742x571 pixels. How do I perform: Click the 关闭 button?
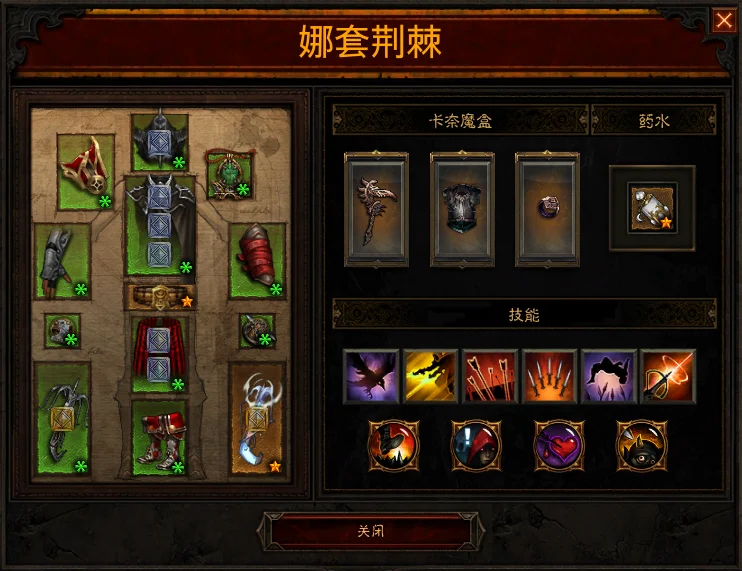pos(370,531)
